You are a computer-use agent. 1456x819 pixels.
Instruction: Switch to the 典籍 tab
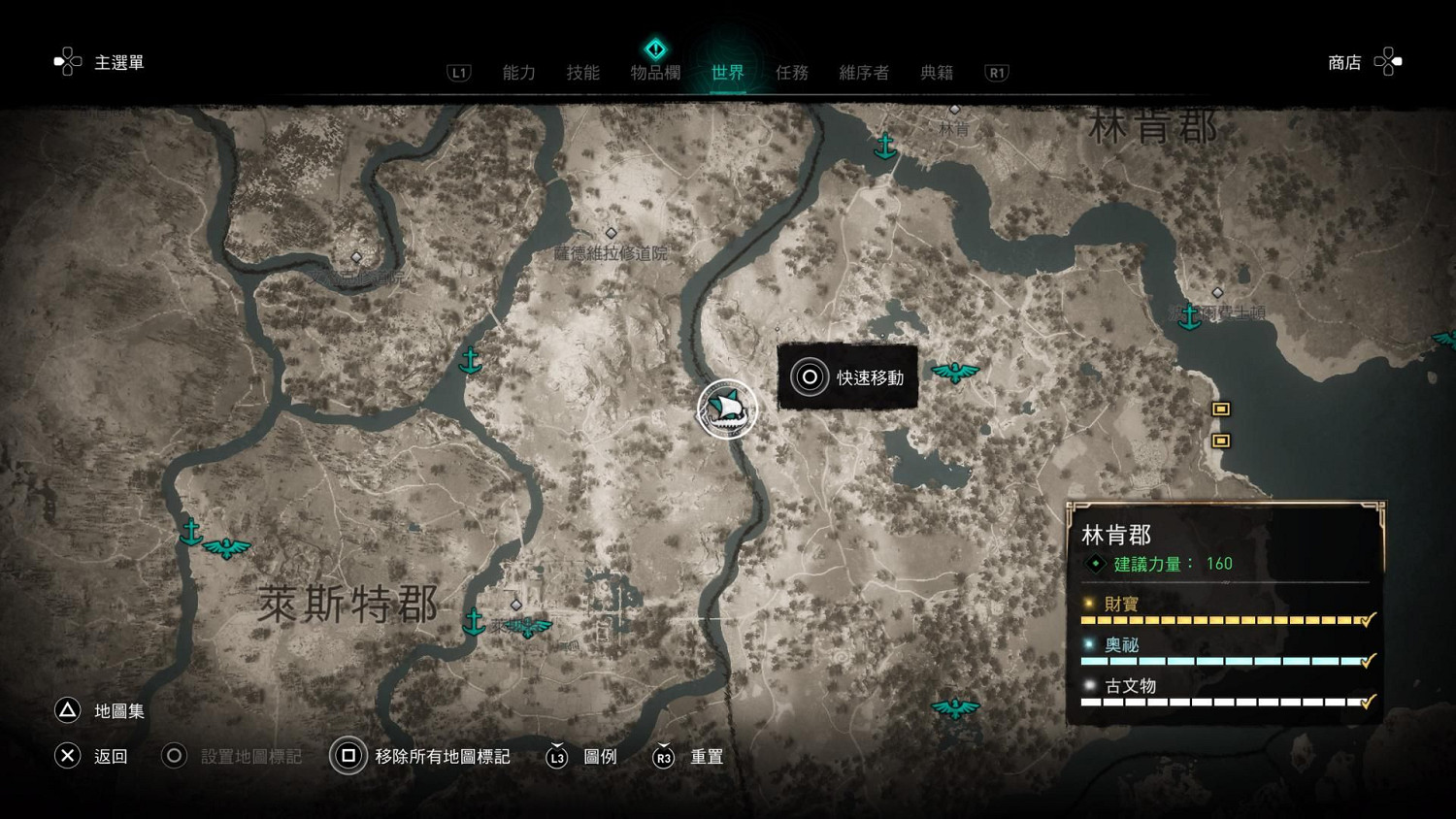coord(936,71)
